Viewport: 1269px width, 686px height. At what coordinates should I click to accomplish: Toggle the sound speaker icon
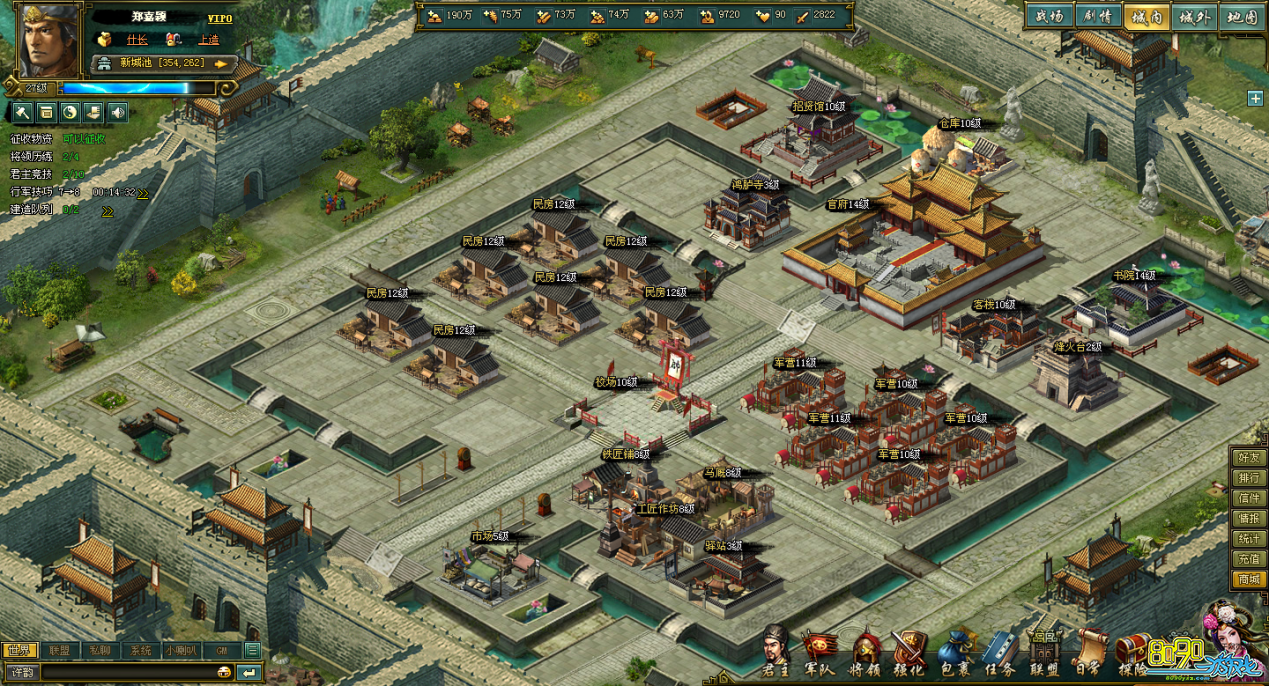(x=118, y=112)
